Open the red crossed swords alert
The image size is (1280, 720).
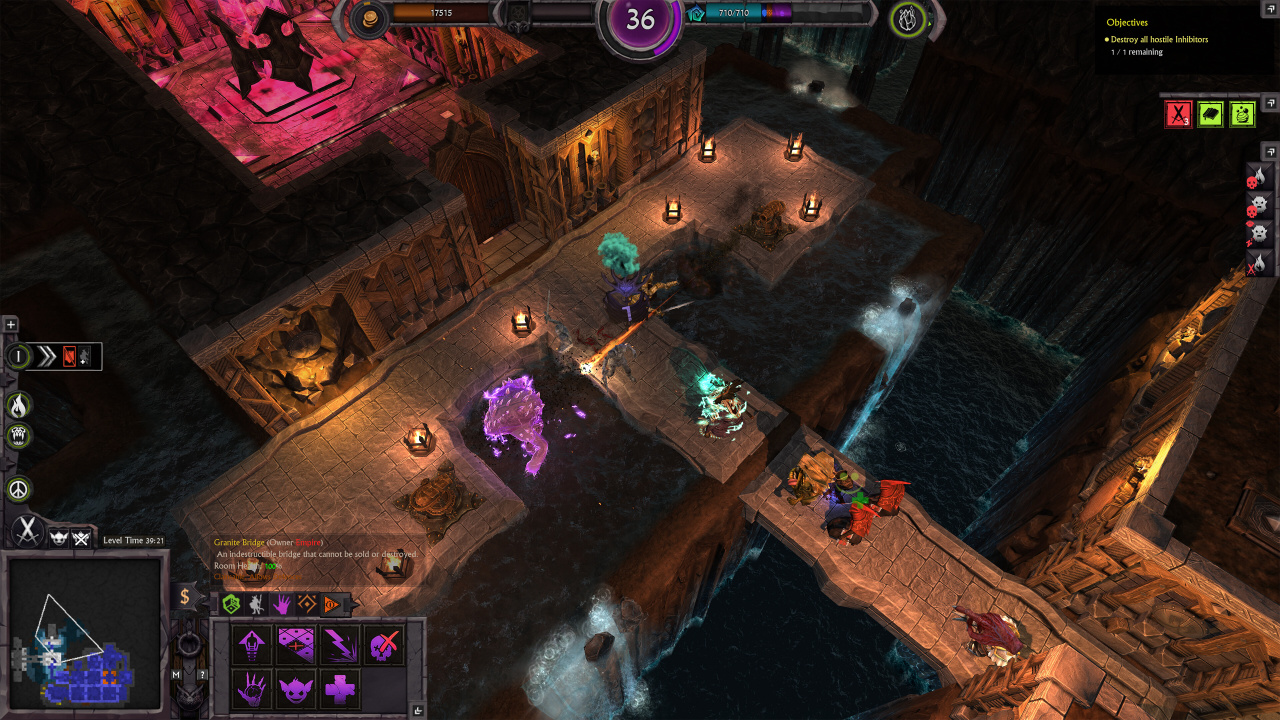(1178, 114)
